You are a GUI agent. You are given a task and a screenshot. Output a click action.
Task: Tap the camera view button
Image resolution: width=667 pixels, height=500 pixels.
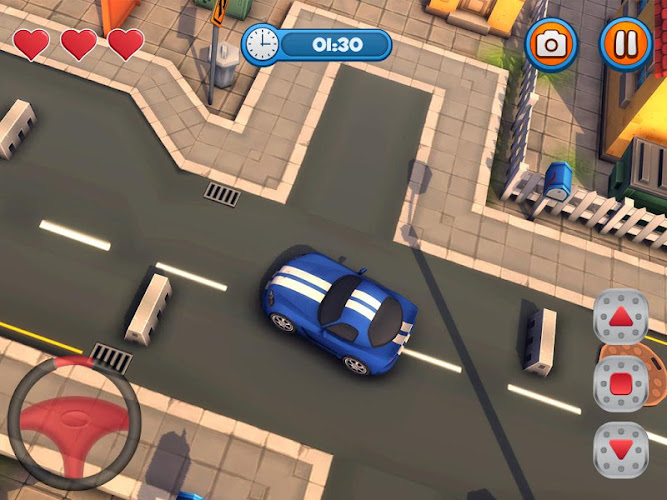[x=551, y=44]
